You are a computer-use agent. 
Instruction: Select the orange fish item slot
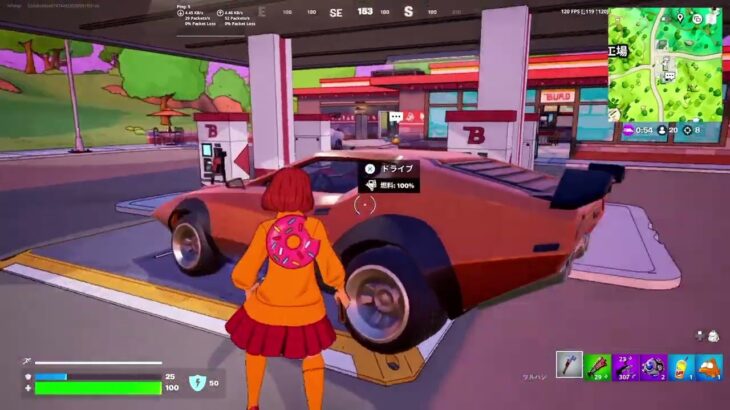point(709,366)
